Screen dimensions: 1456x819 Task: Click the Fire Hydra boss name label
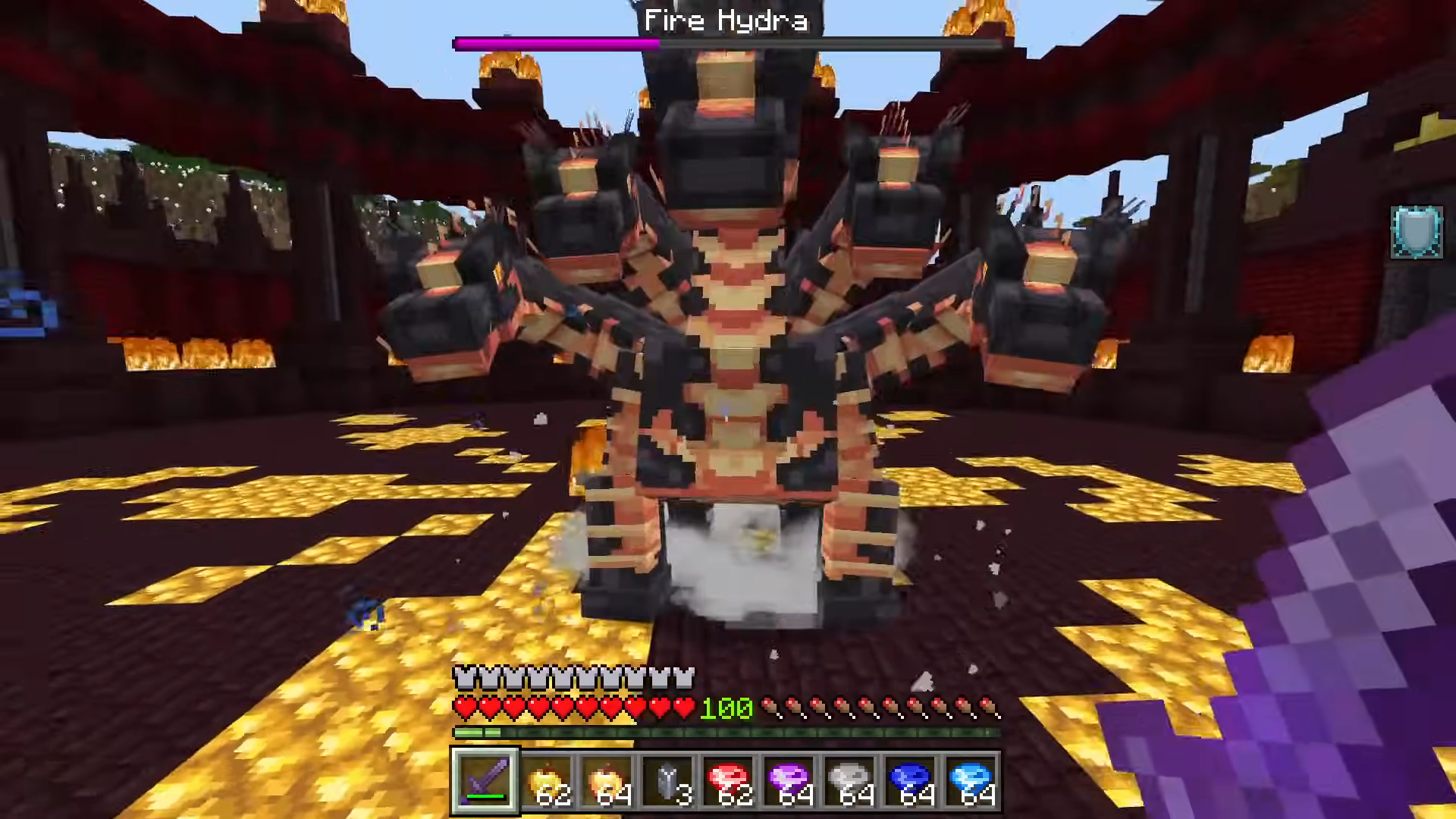point(726,20)
